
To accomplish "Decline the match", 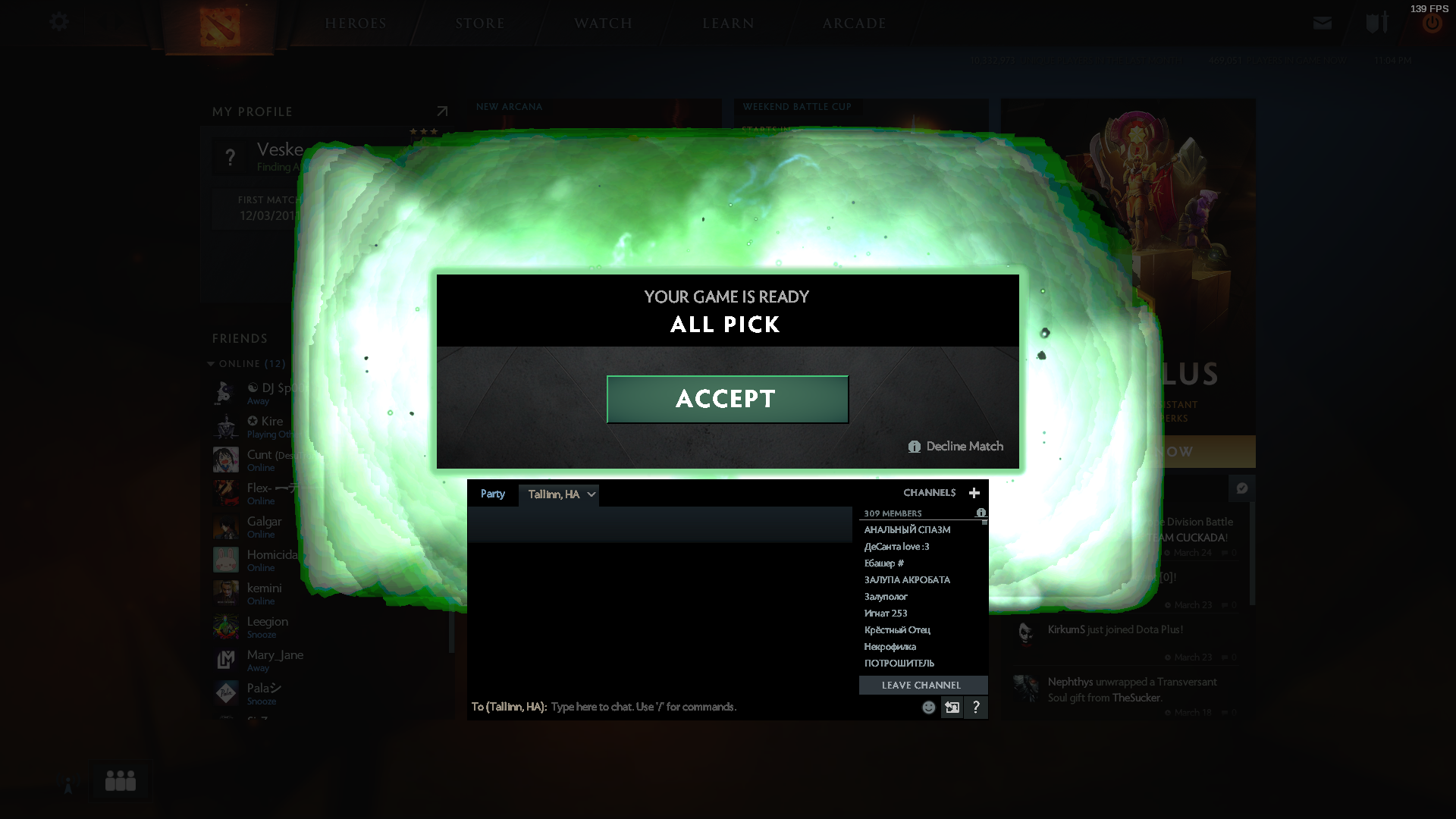I will (956, 447).
